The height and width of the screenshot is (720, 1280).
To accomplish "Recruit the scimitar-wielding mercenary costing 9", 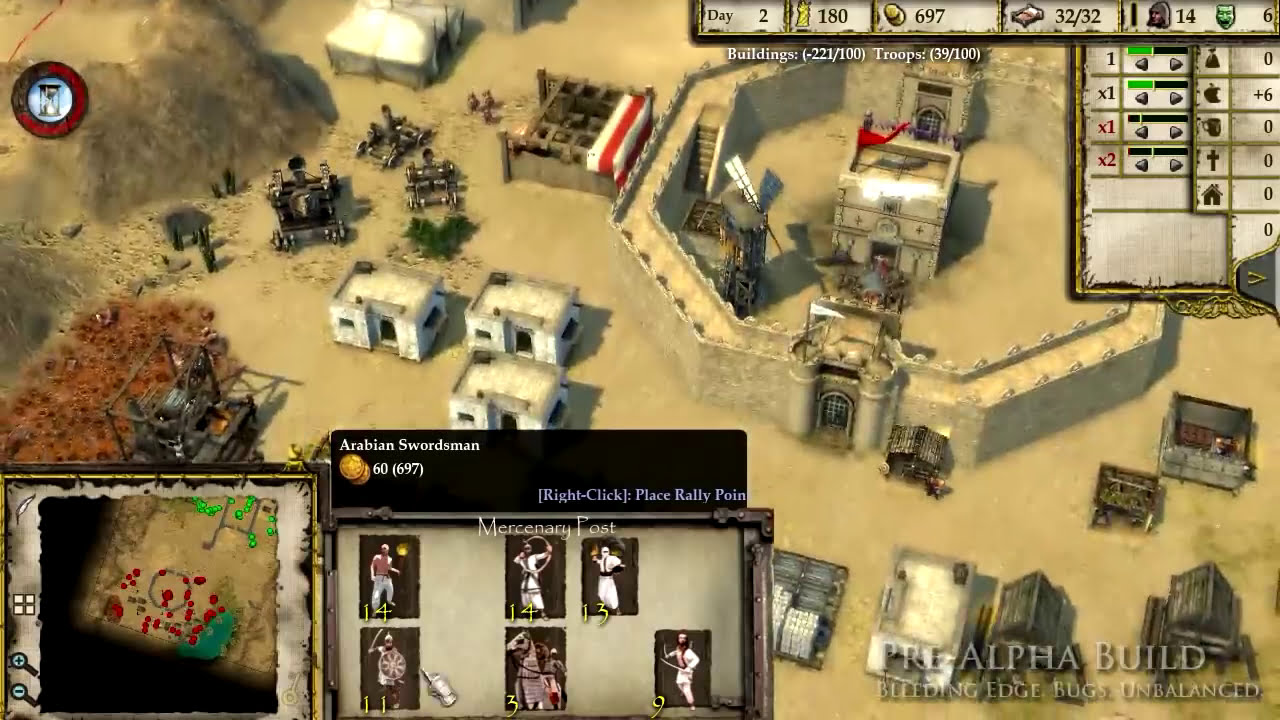I will (682, 666).
